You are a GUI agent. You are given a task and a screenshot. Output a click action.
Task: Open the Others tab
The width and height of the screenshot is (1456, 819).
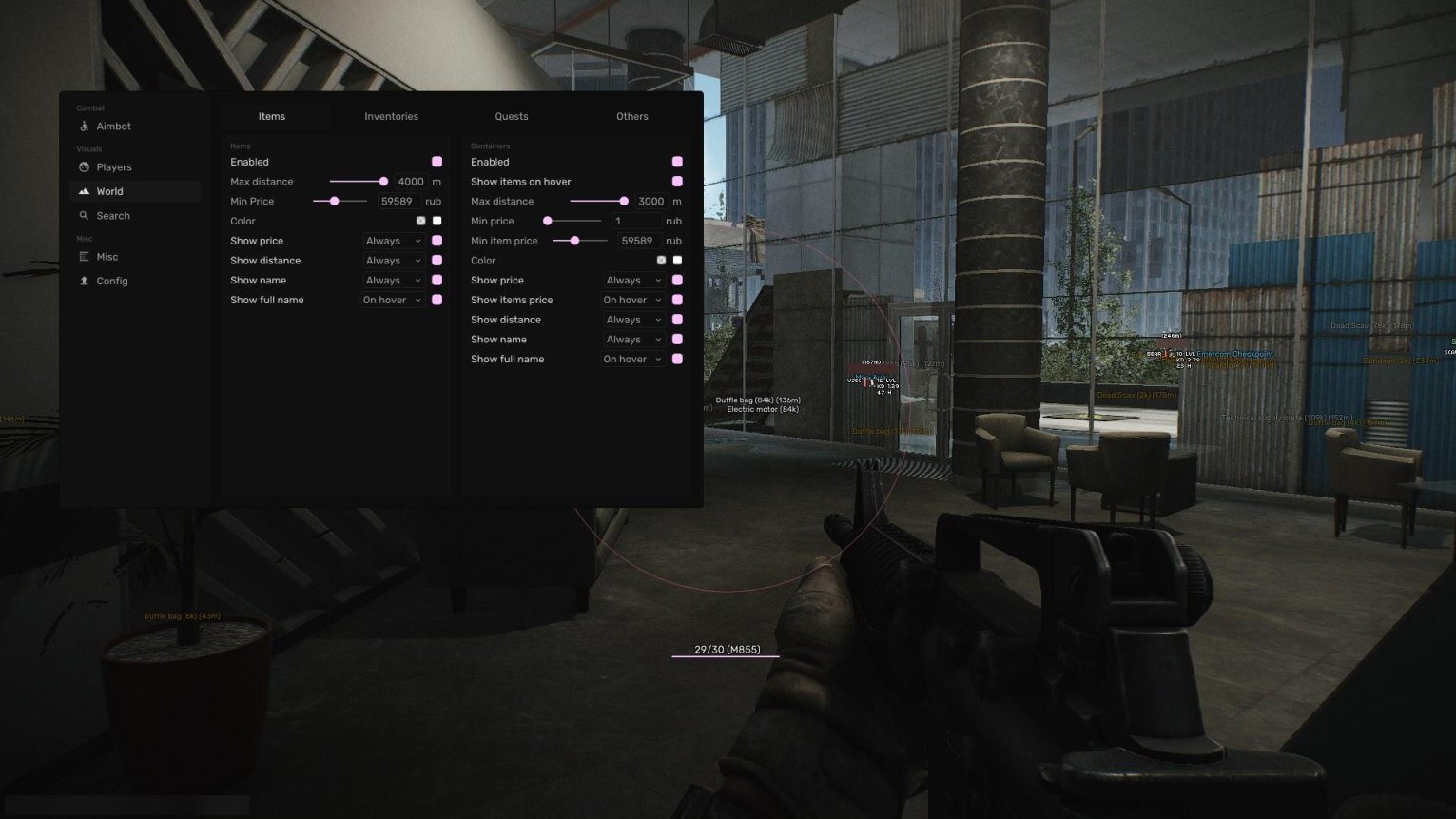coord(631,117)
